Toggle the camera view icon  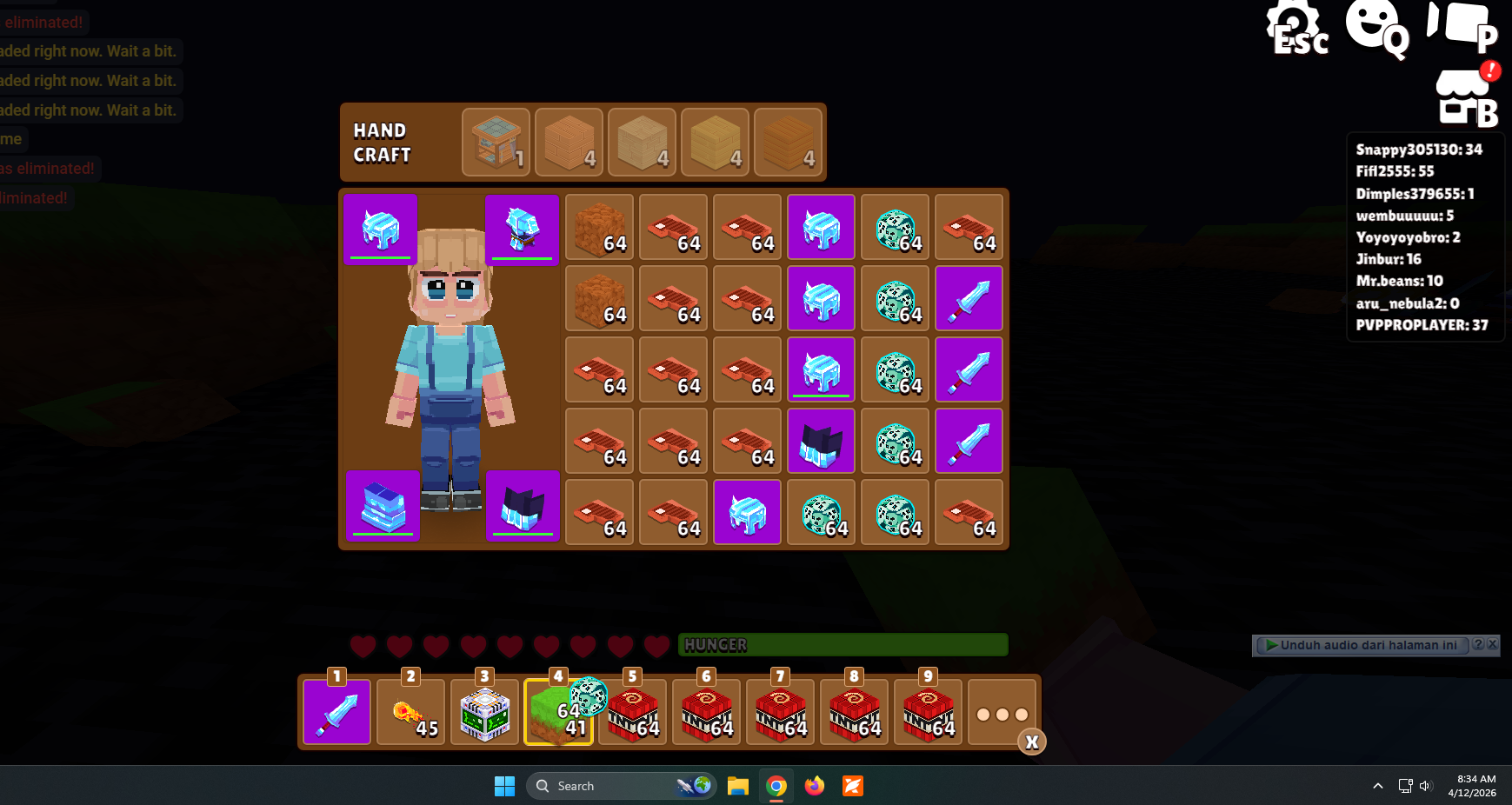coord(1462,26)
